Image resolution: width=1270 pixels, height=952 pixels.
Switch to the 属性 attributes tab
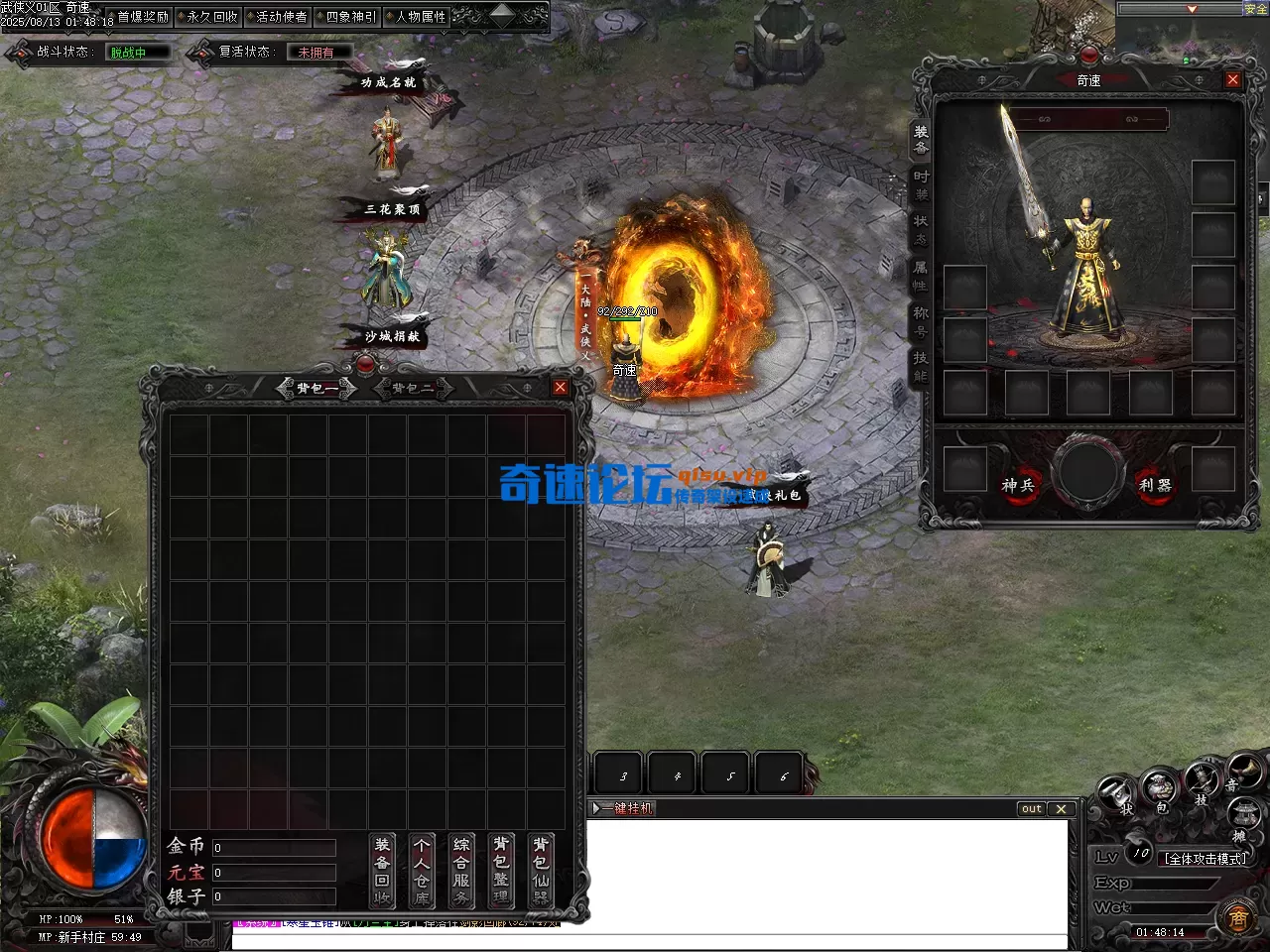click(x=921, y=276)
